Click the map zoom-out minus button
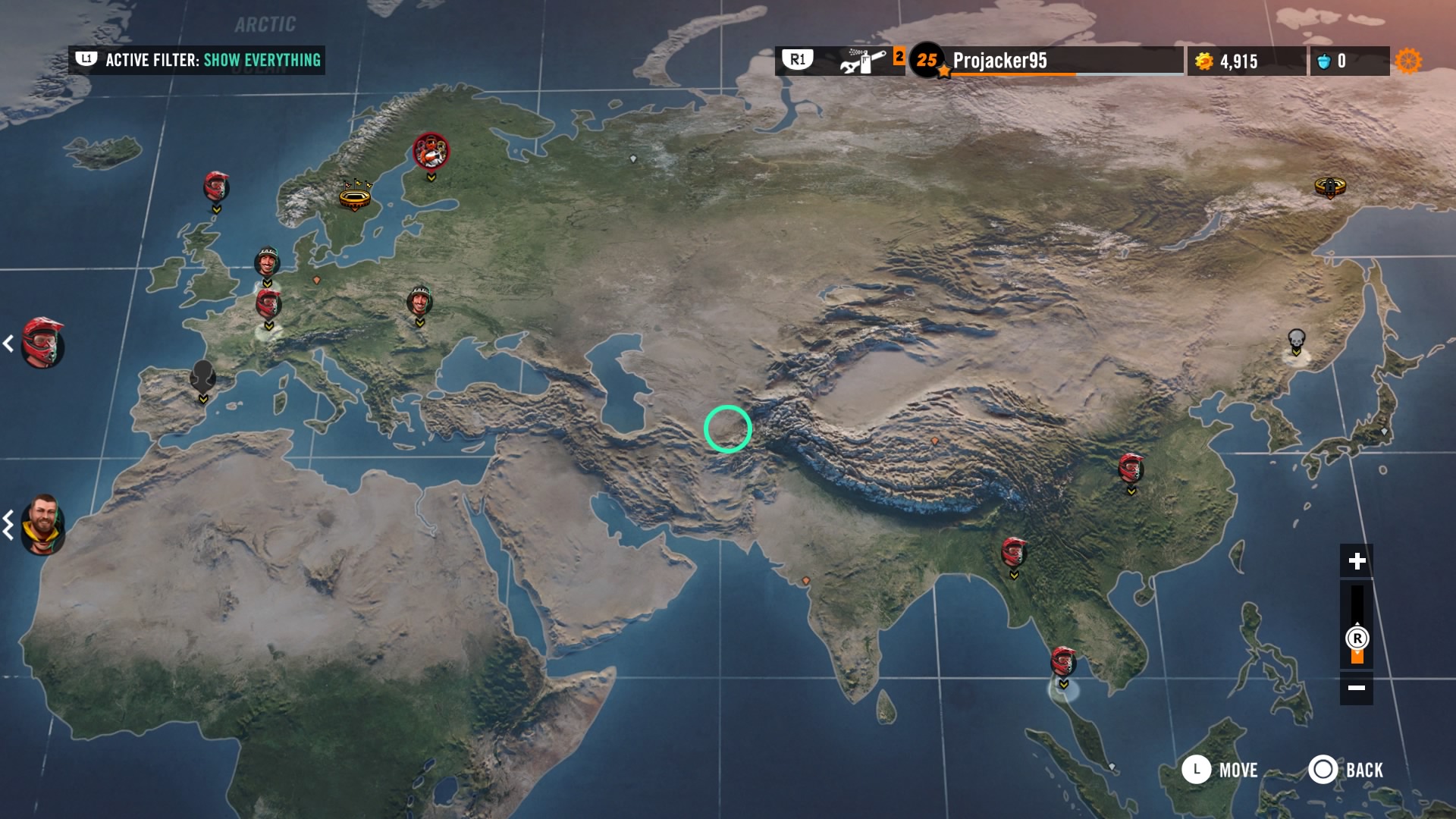The height and width of the screenshot is (819, 1456). click(x=1357, y=688)
